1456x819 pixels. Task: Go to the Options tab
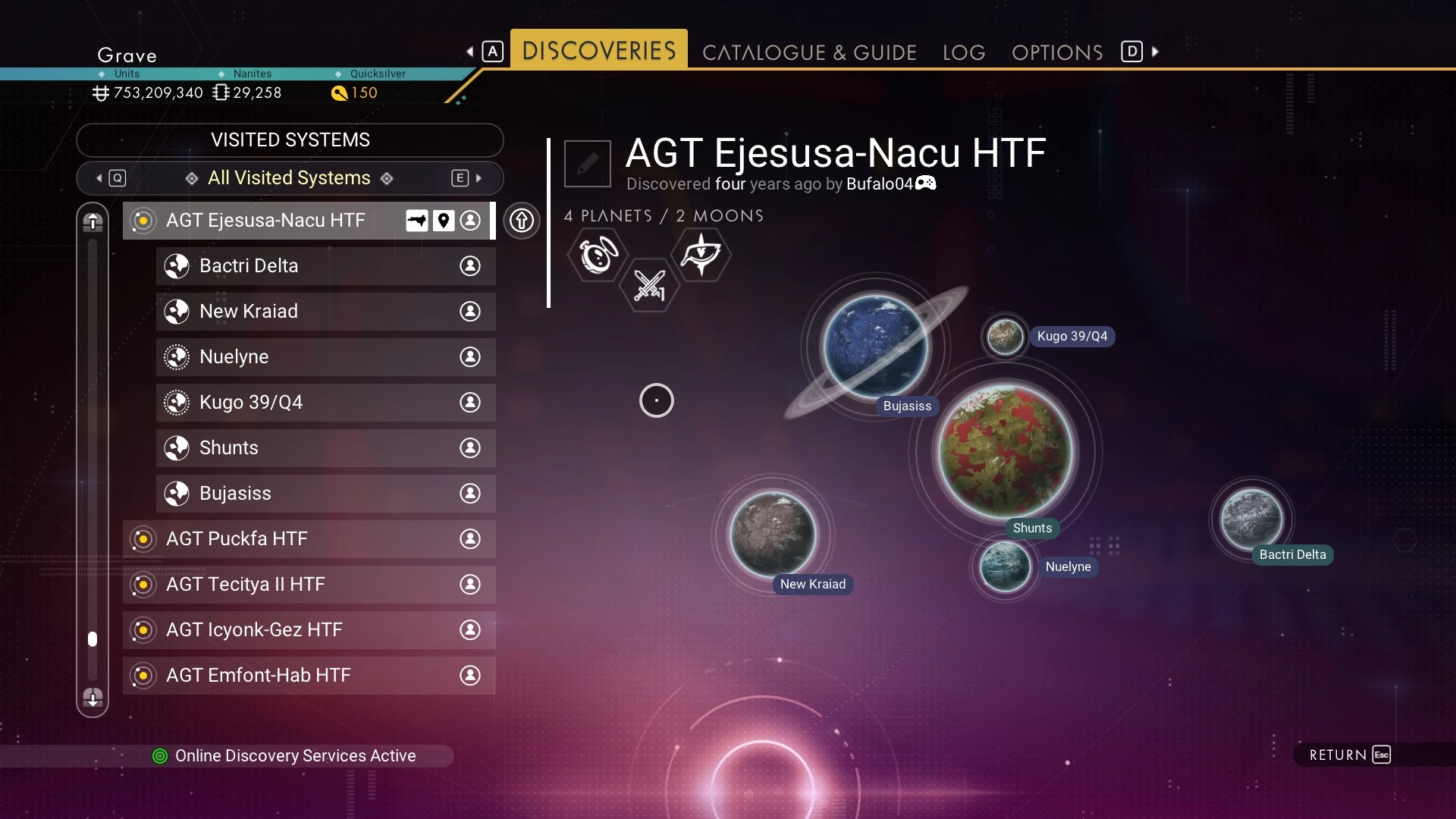[x=1057, y=52]
